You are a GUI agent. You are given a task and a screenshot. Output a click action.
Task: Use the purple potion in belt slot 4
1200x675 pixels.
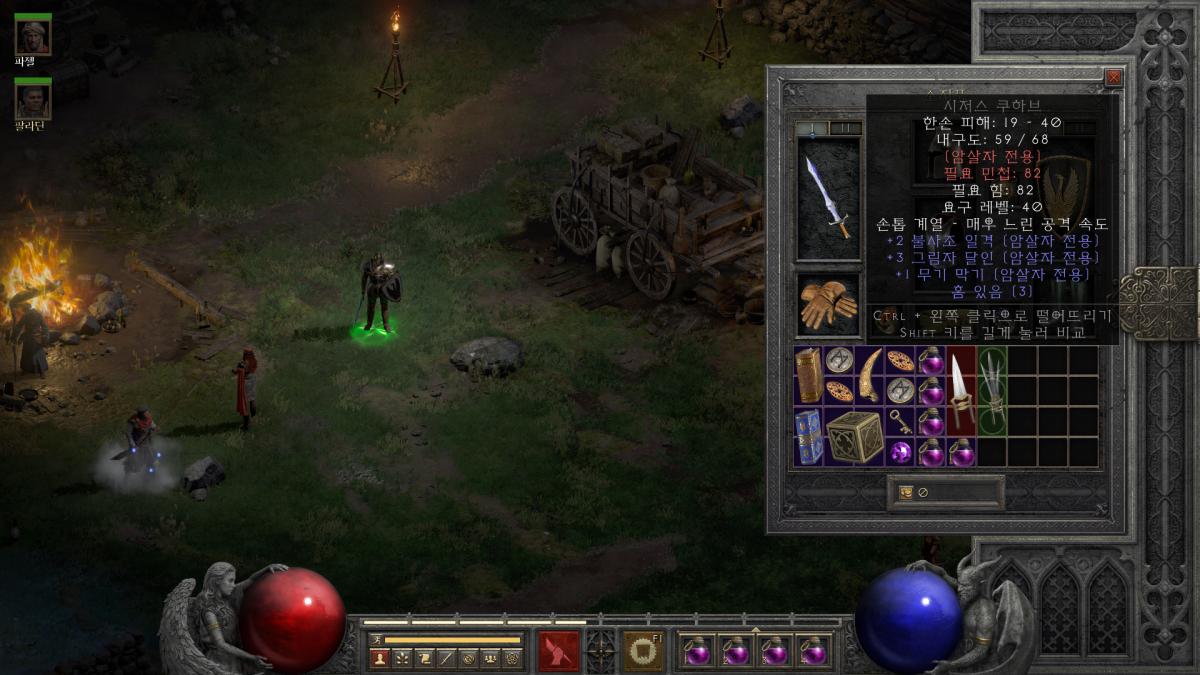pyautogui.click(x=814, y=651)
